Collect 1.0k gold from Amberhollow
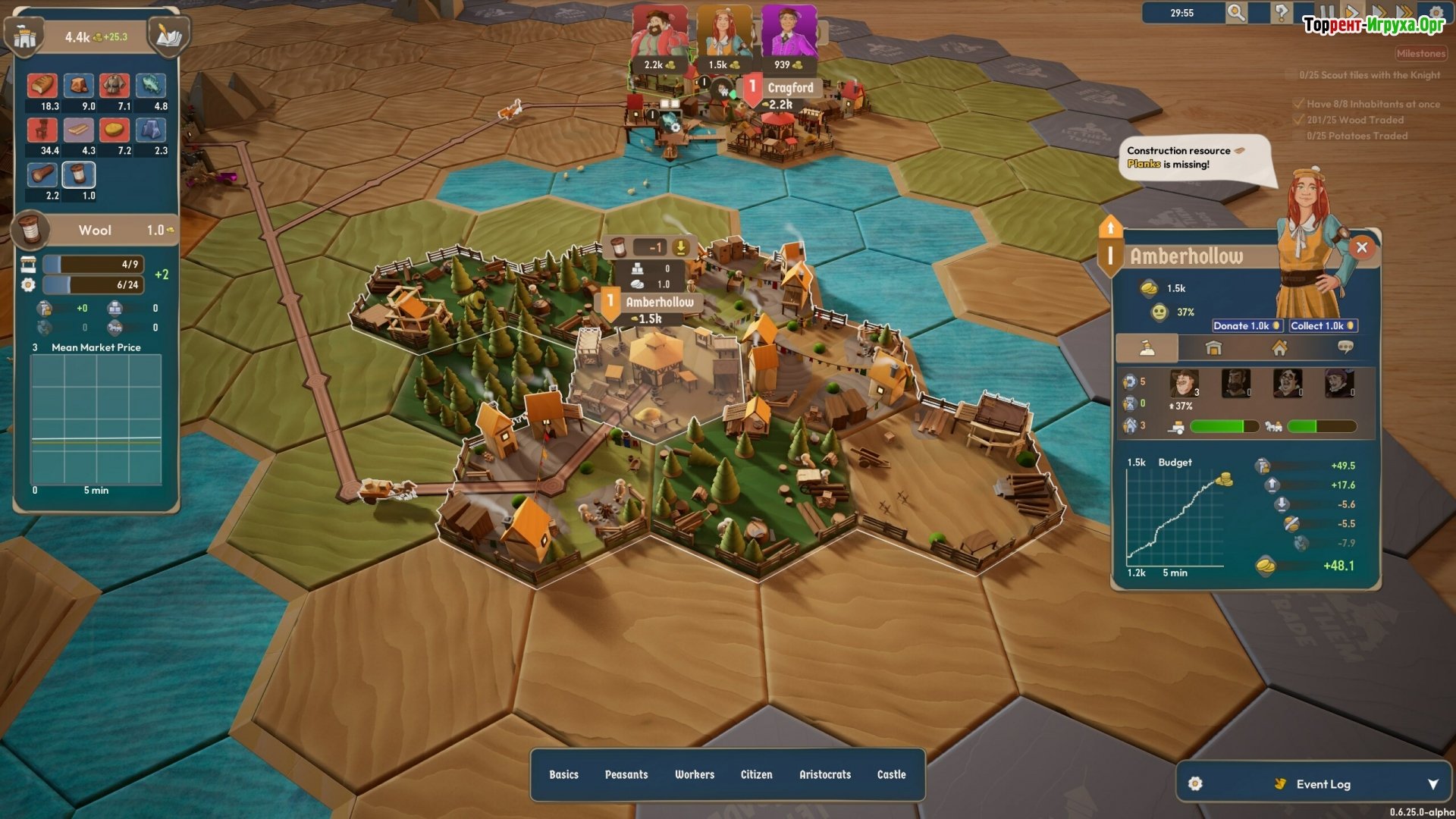The width and height of the screenshot is (1456, 819). click(1323, 326)
